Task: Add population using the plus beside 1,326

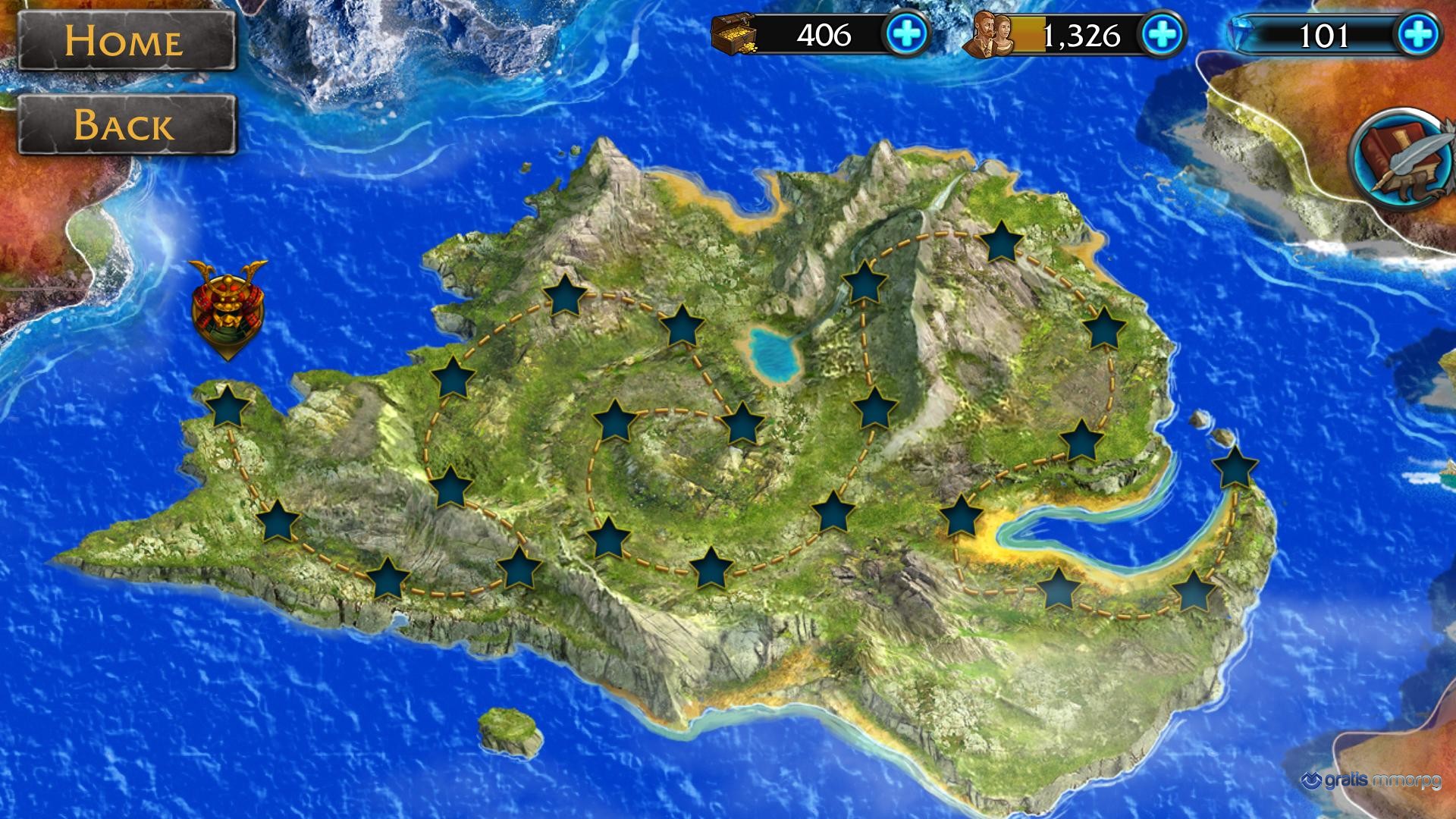Action: click(x=1163, y=35)
